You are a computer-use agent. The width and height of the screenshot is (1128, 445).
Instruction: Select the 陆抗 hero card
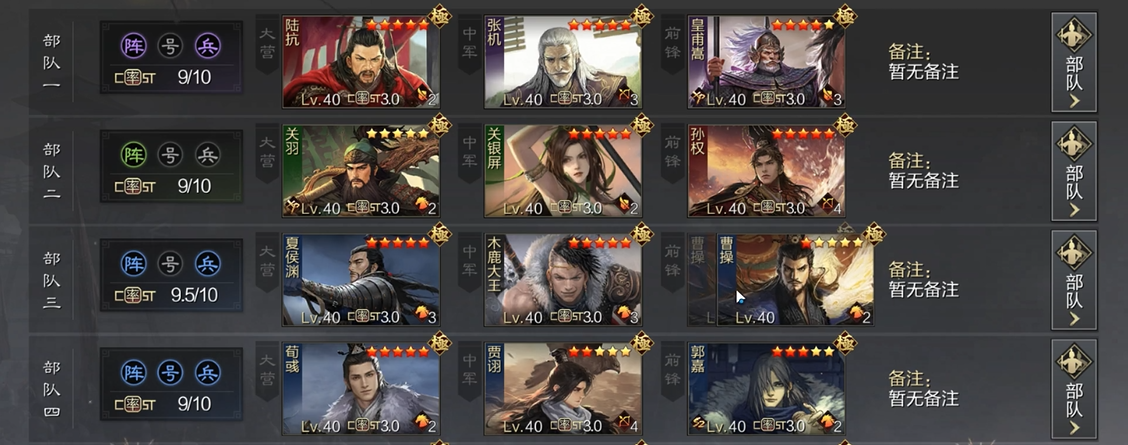[x=361, y=62]
